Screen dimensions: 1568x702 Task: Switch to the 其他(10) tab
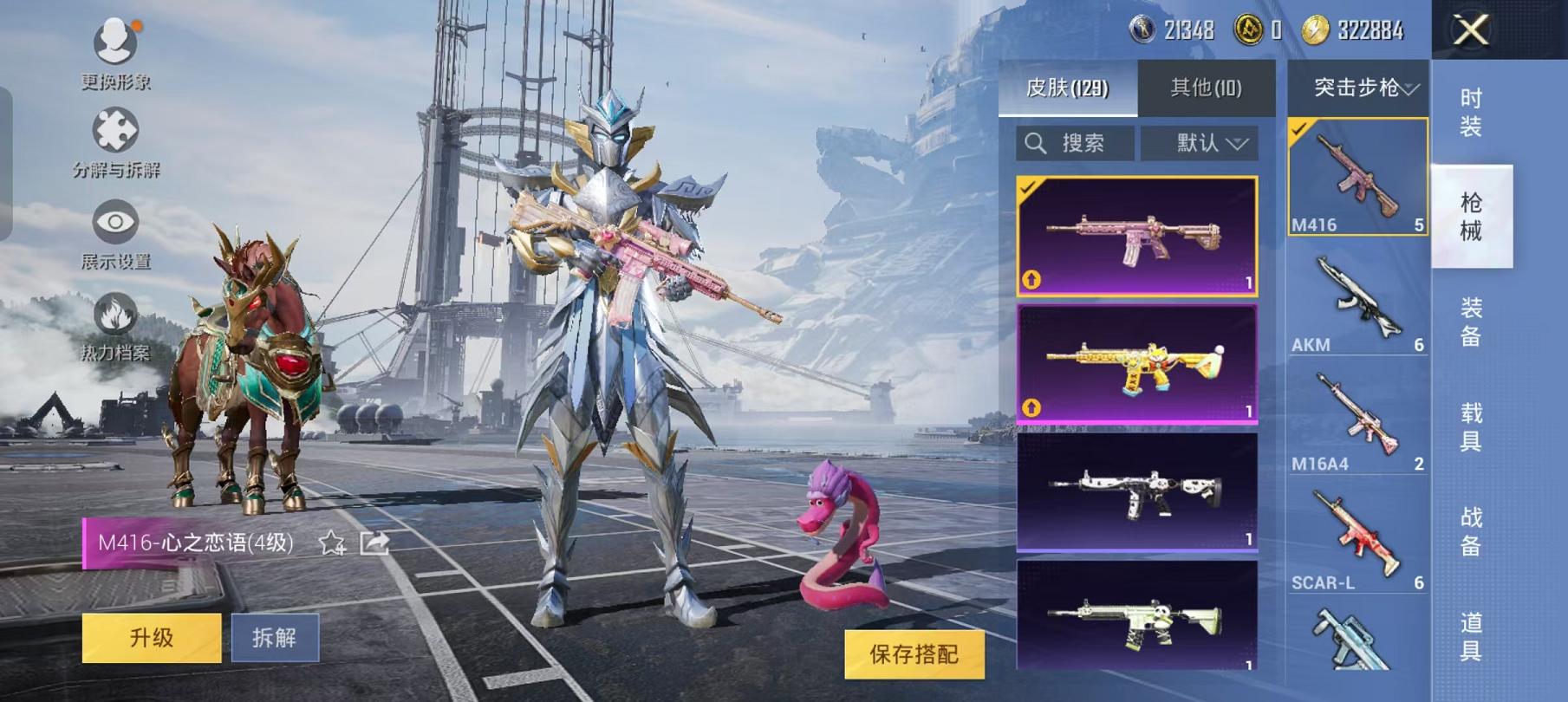tap(1206, 88)
